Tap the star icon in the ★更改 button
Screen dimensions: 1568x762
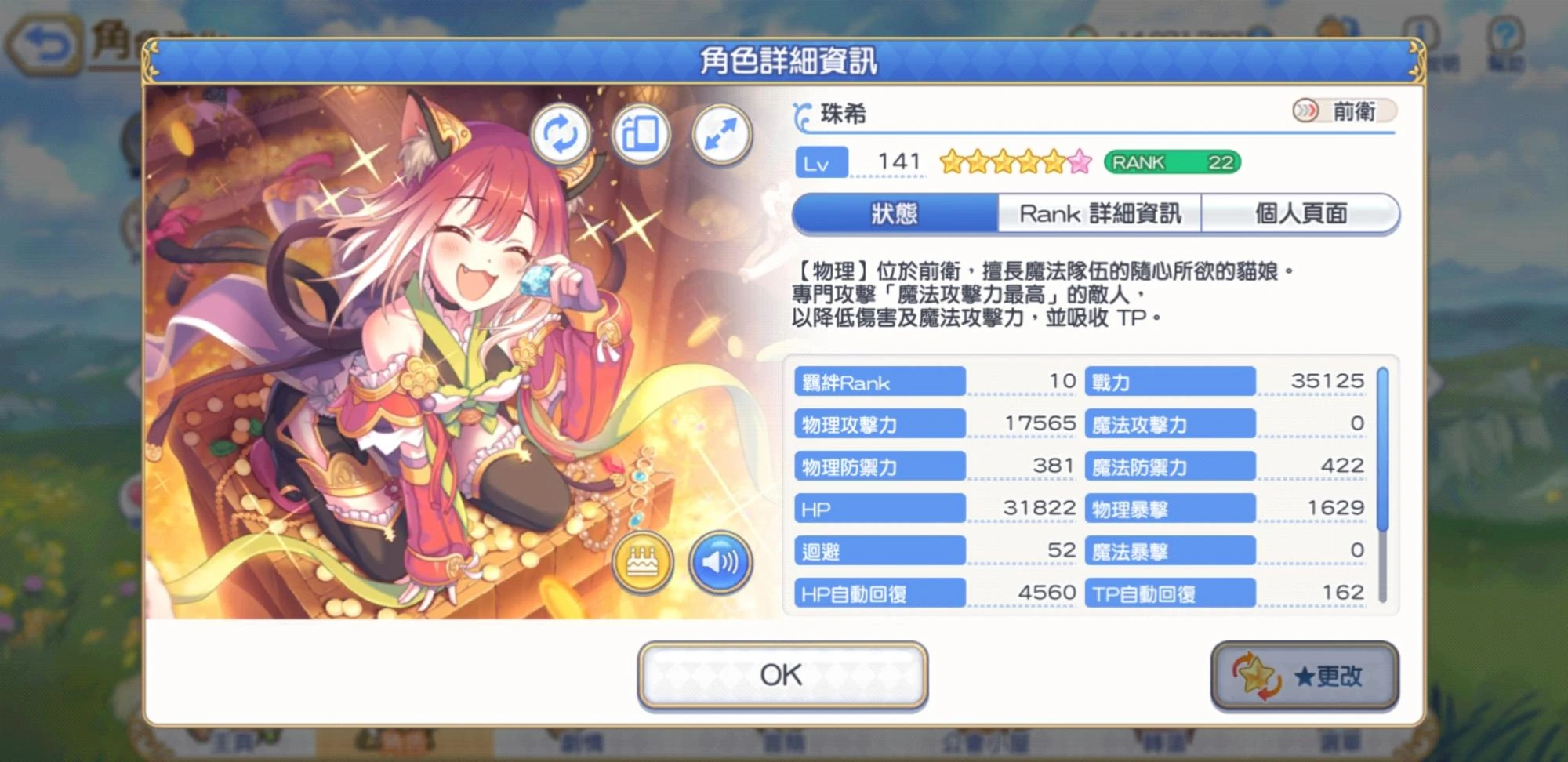click(x=1255, y=674)
